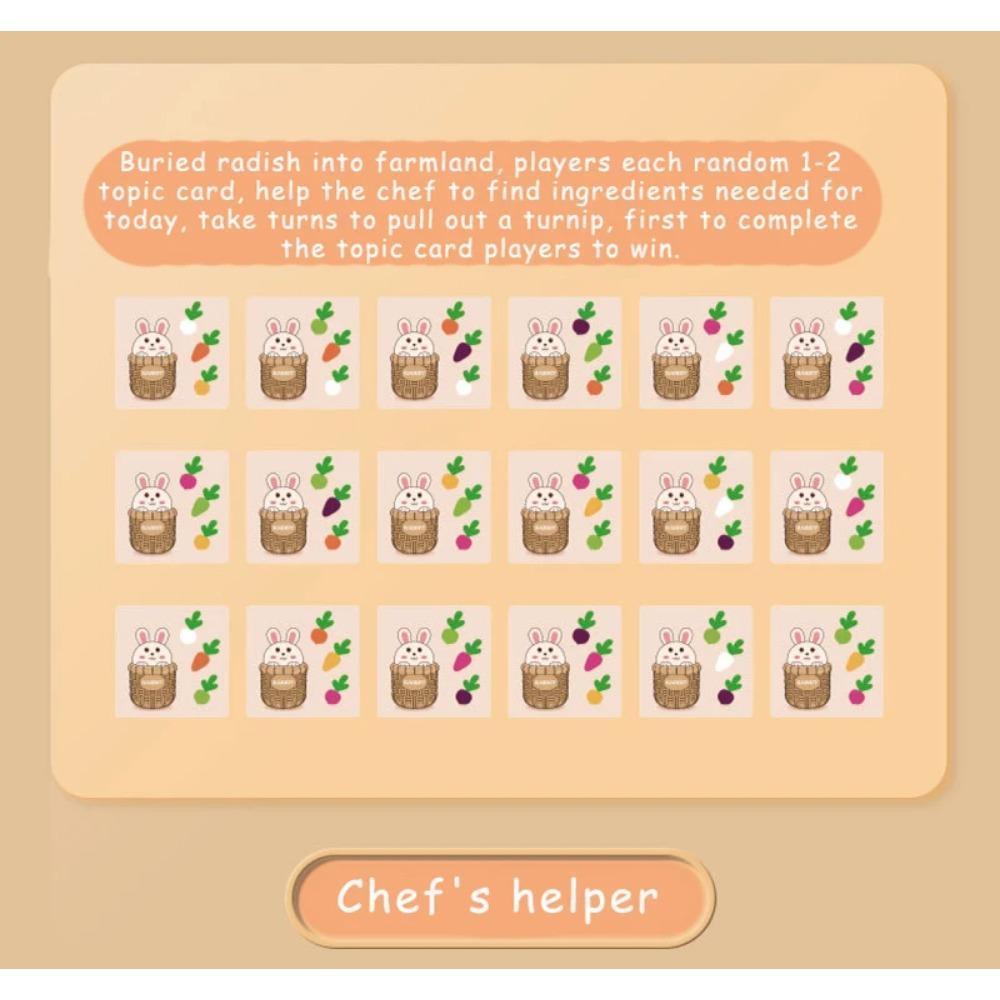Select the card with white, pink, green radishes
The height and width of the screenshot is (1000, 1000).
(x=827, y=506)
